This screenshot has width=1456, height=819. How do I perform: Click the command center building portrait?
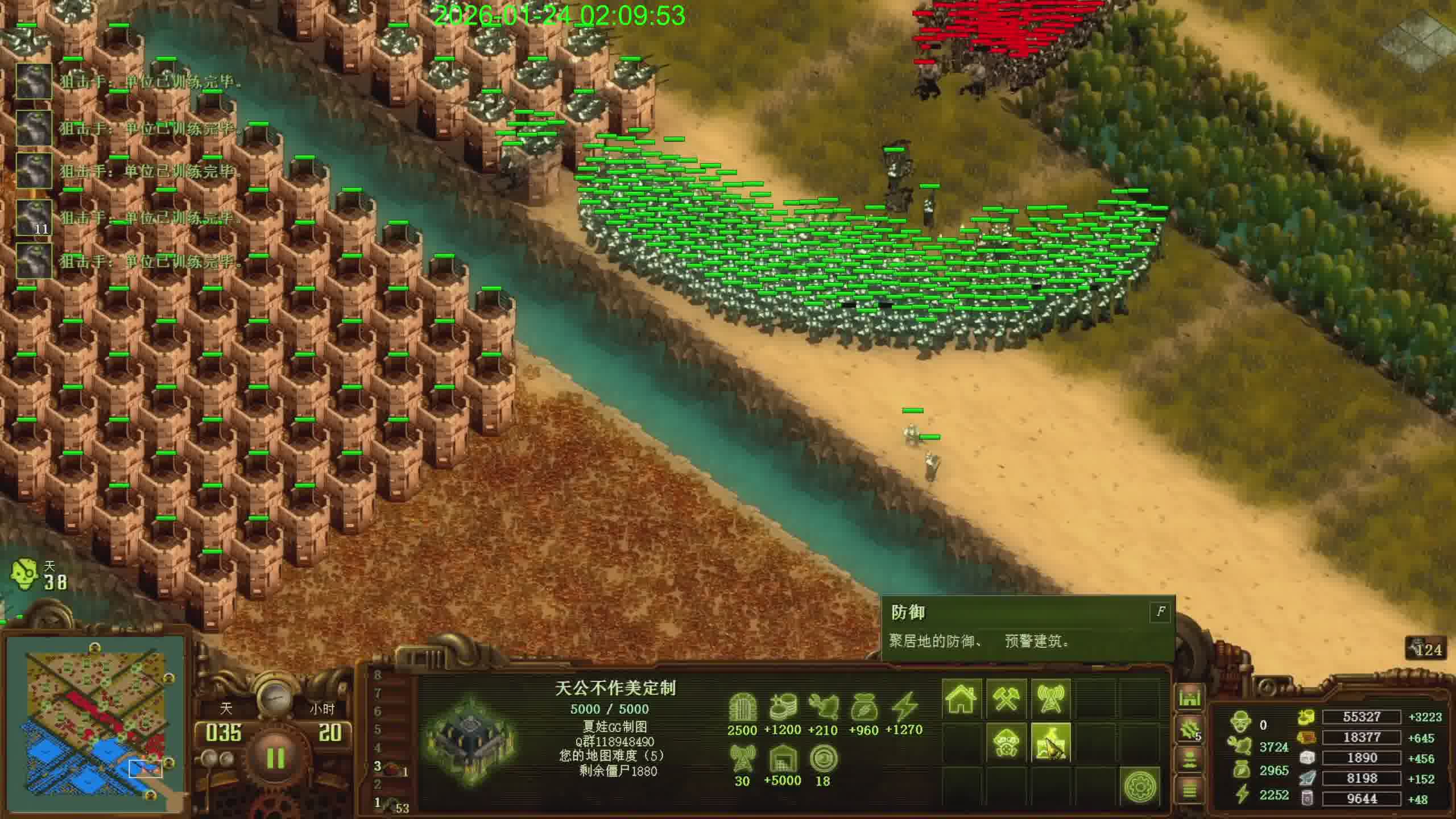pyautogui.click(x=471, y=741)
